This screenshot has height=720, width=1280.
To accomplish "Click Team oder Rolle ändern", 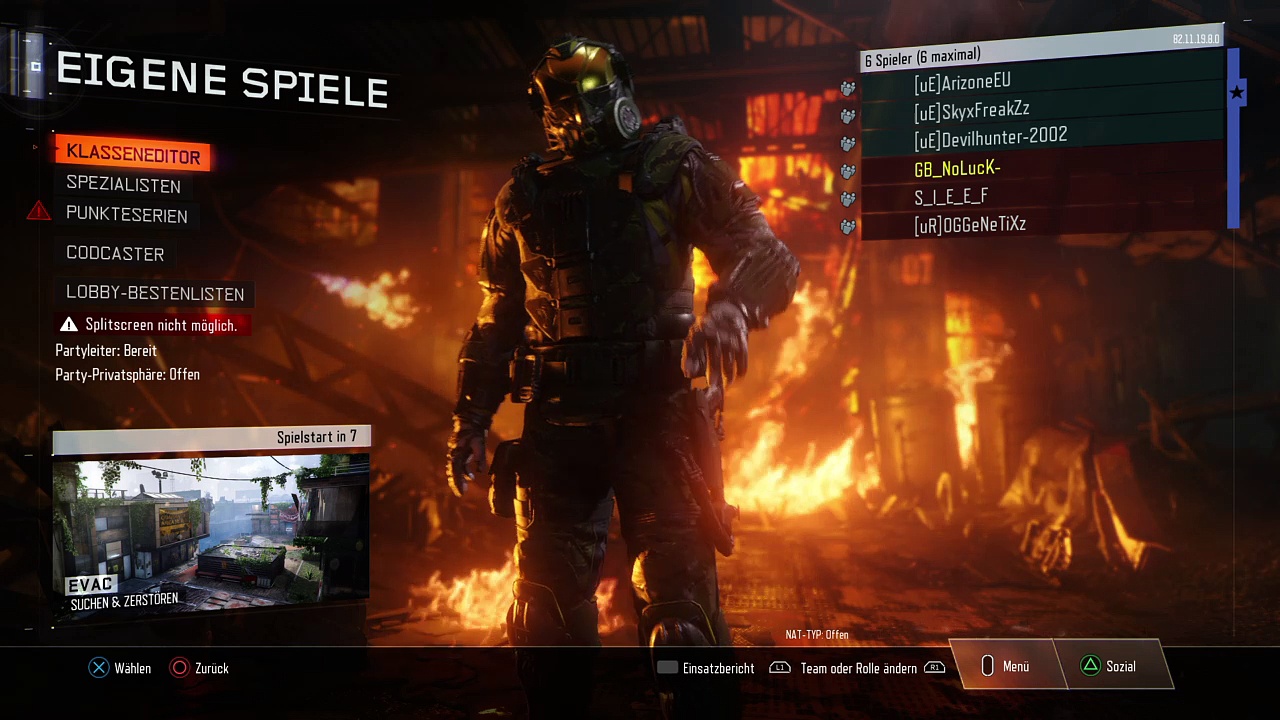I will [x=858, y=668].
